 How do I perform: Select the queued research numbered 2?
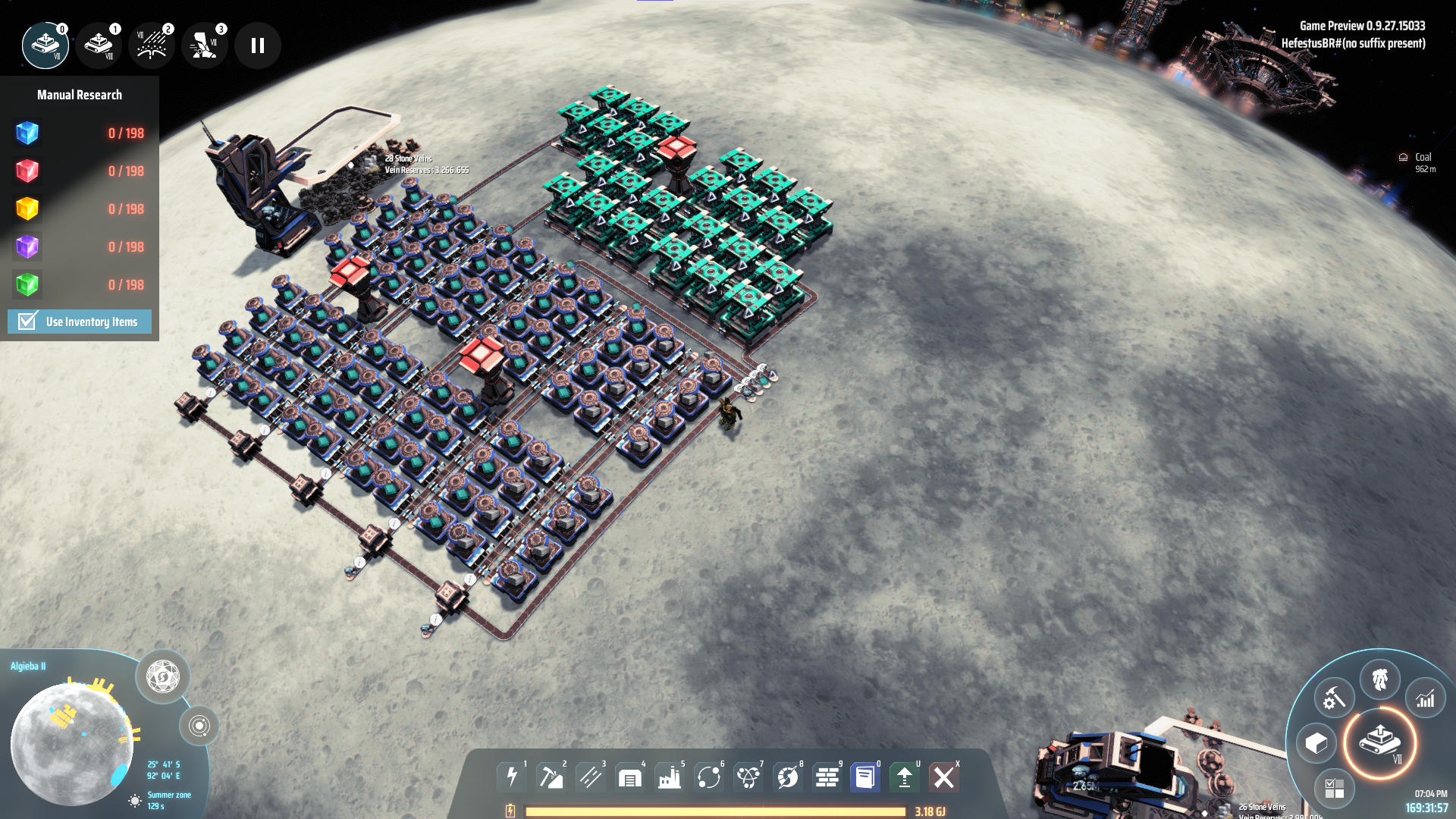pos(152,45)
